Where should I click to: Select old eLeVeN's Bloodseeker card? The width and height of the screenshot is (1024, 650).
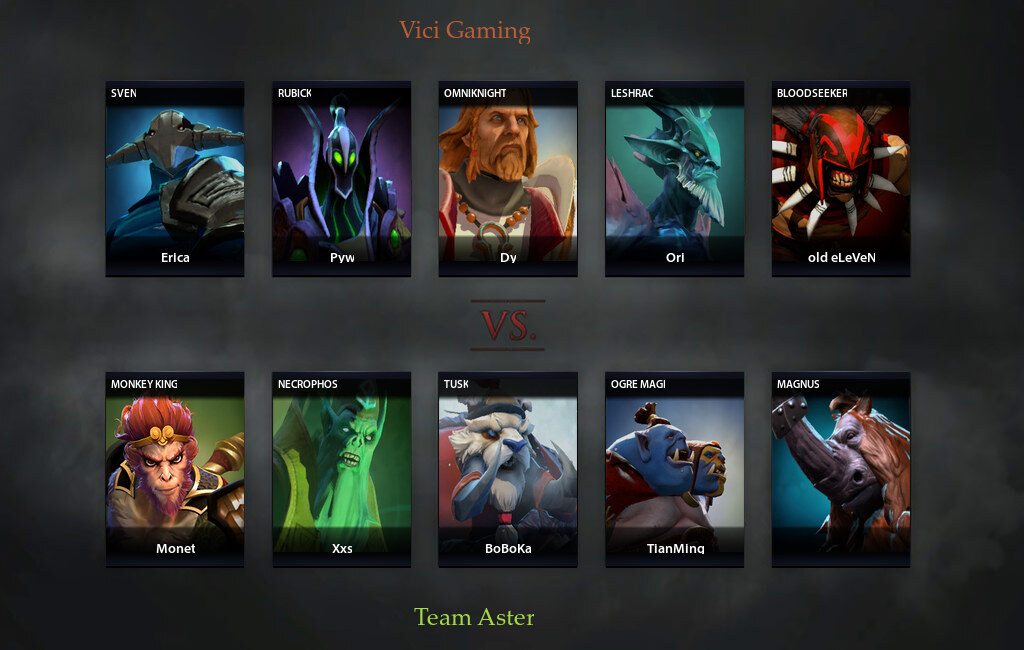tap(841, 178)
